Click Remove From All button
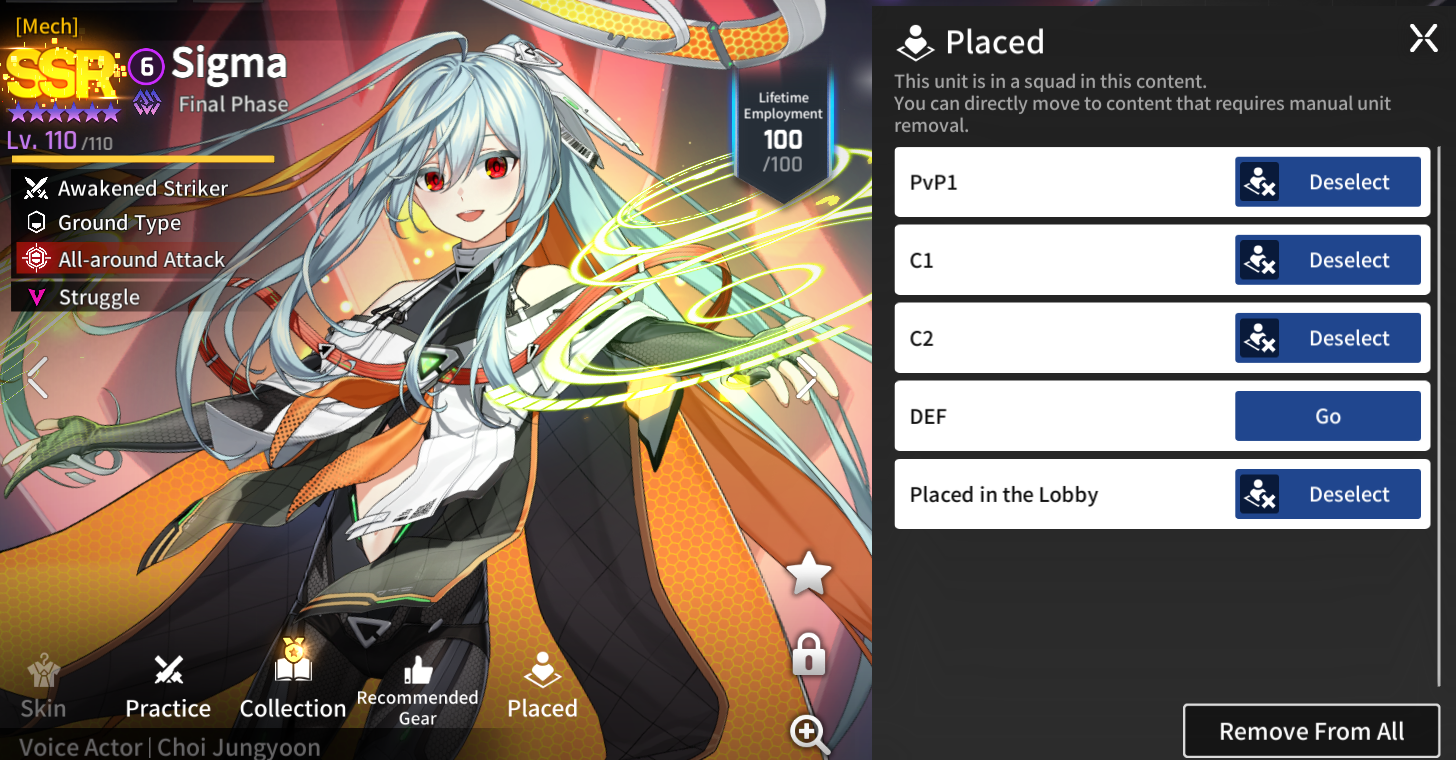 (x=1311, y=731)
